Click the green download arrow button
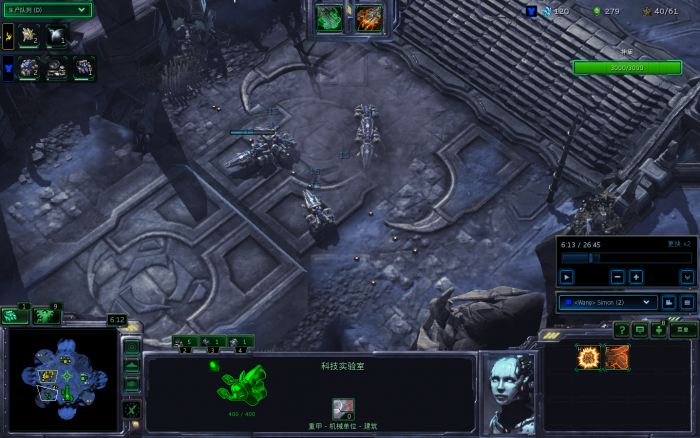 [660, 330]
